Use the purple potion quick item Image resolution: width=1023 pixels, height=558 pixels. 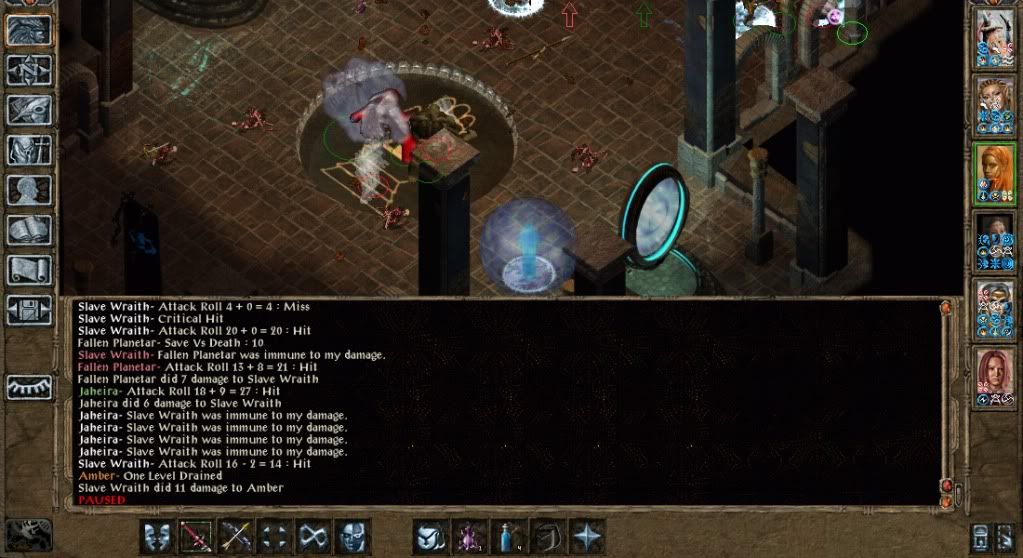click(x=469, y=536)
